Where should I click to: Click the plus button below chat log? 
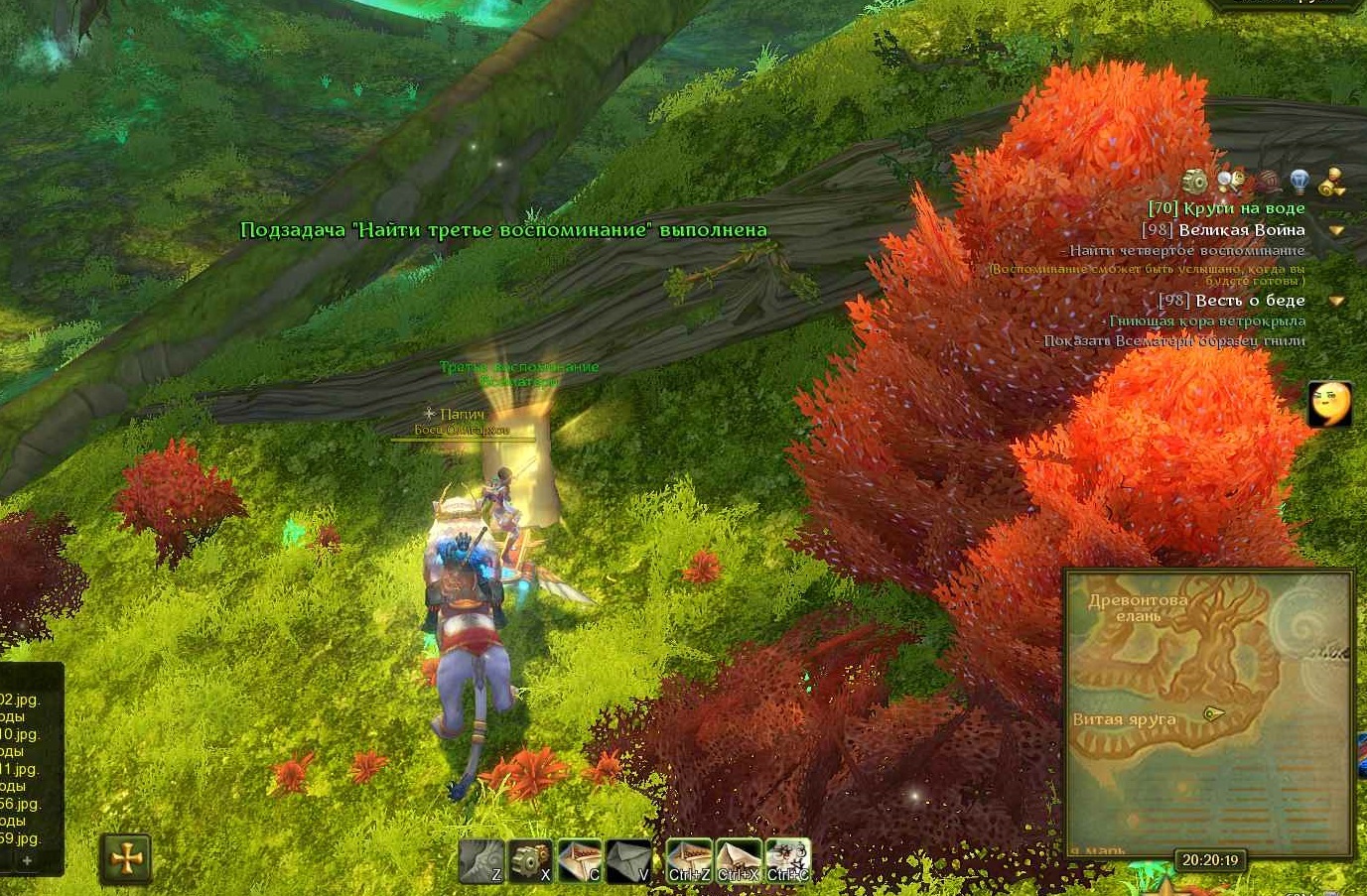pyautogui.click(x=28, y=860)
